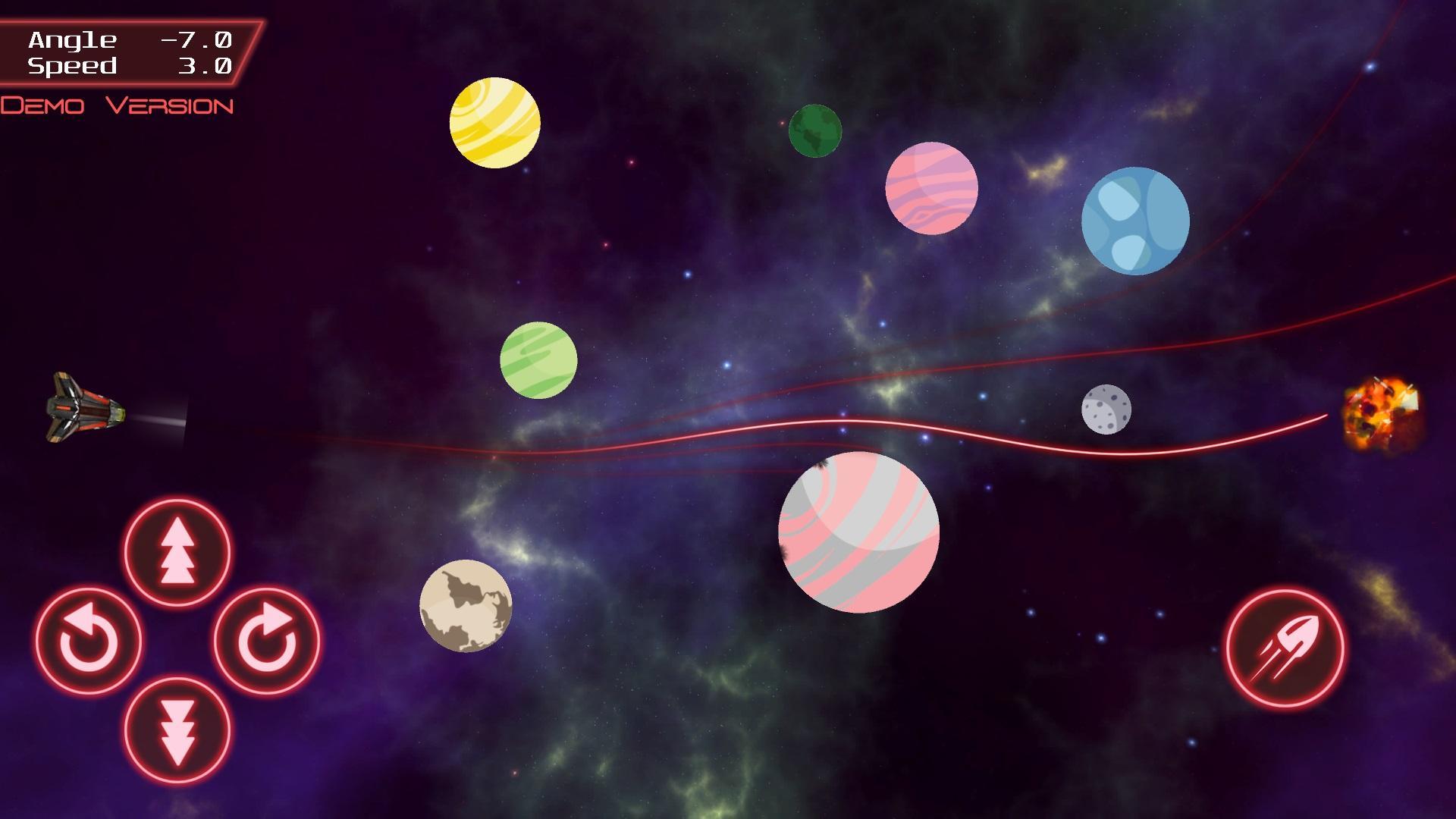Click the Demo Version label
Image resolution: width=1456 pixels, height=819 pixels.
coord(118,106)
